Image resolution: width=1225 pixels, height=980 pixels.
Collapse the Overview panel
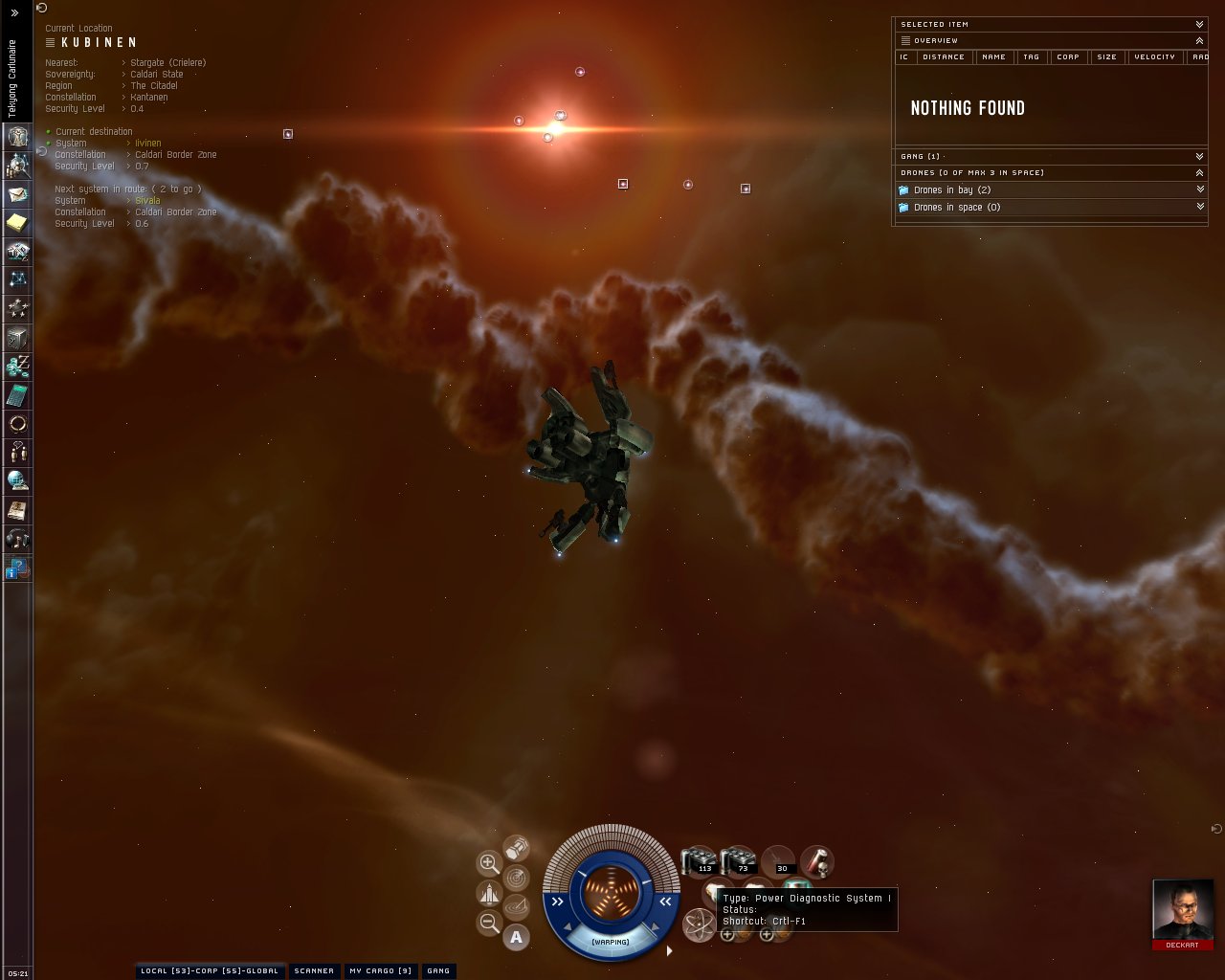pos(1199,40)
